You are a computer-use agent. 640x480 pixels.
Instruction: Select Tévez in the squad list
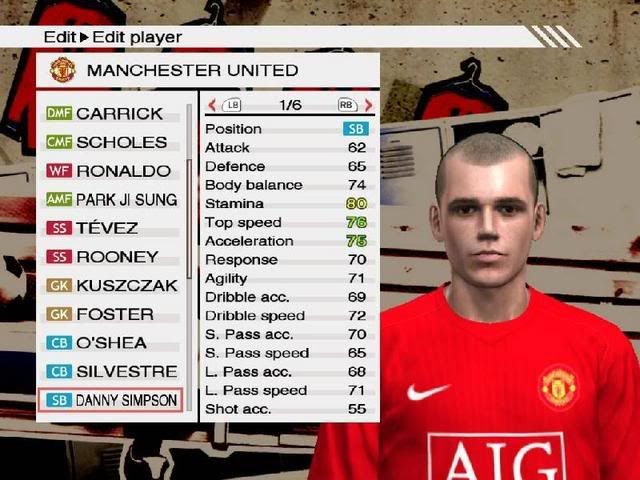(112, 228)
